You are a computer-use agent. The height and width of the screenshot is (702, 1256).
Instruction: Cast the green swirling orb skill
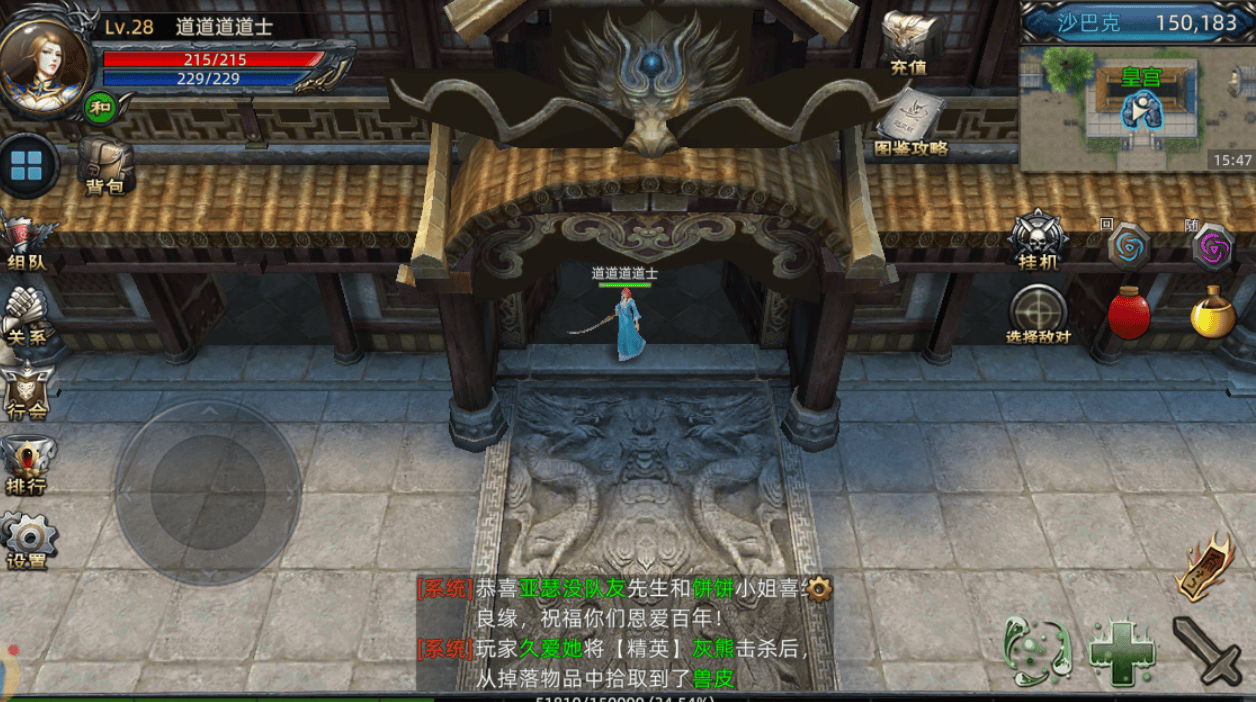pos(1037,652)
